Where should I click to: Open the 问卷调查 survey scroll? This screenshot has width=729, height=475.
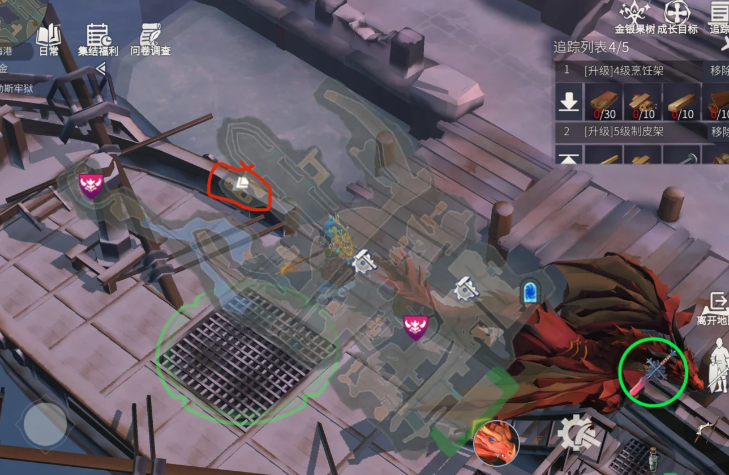(150, 38)
